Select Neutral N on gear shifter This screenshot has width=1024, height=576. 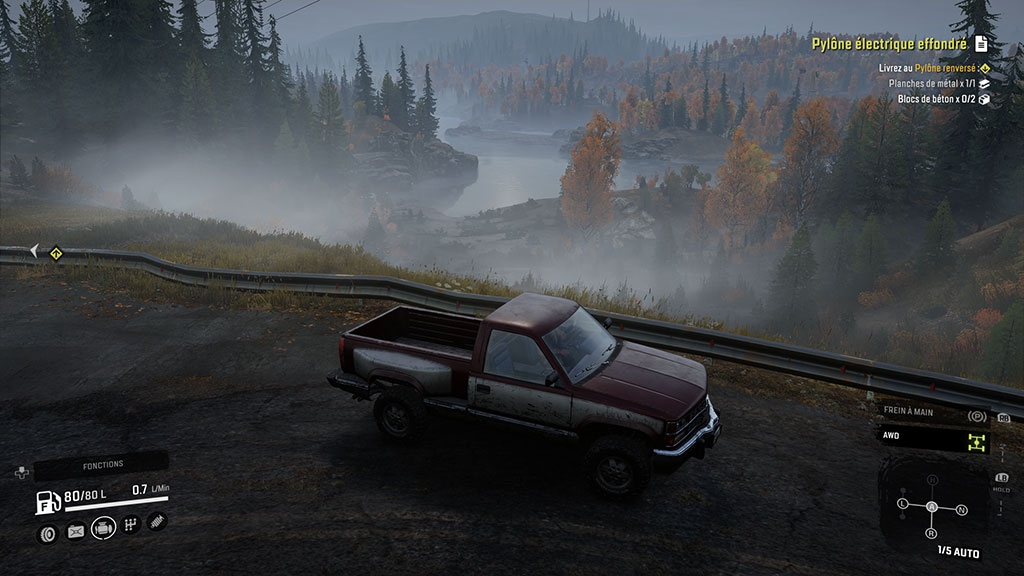[x=962, y=510]
